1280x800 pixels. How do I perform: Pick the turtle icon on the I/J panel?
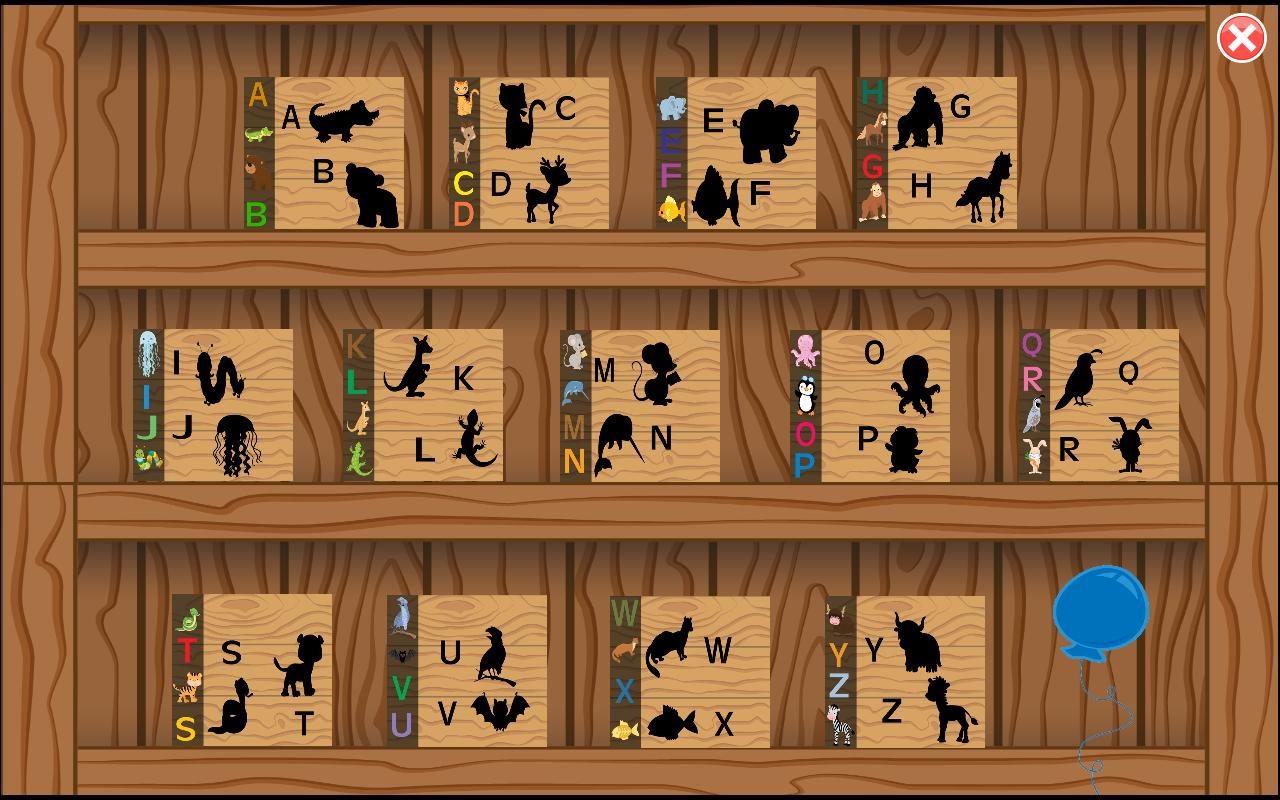click(x=147, y=455)
